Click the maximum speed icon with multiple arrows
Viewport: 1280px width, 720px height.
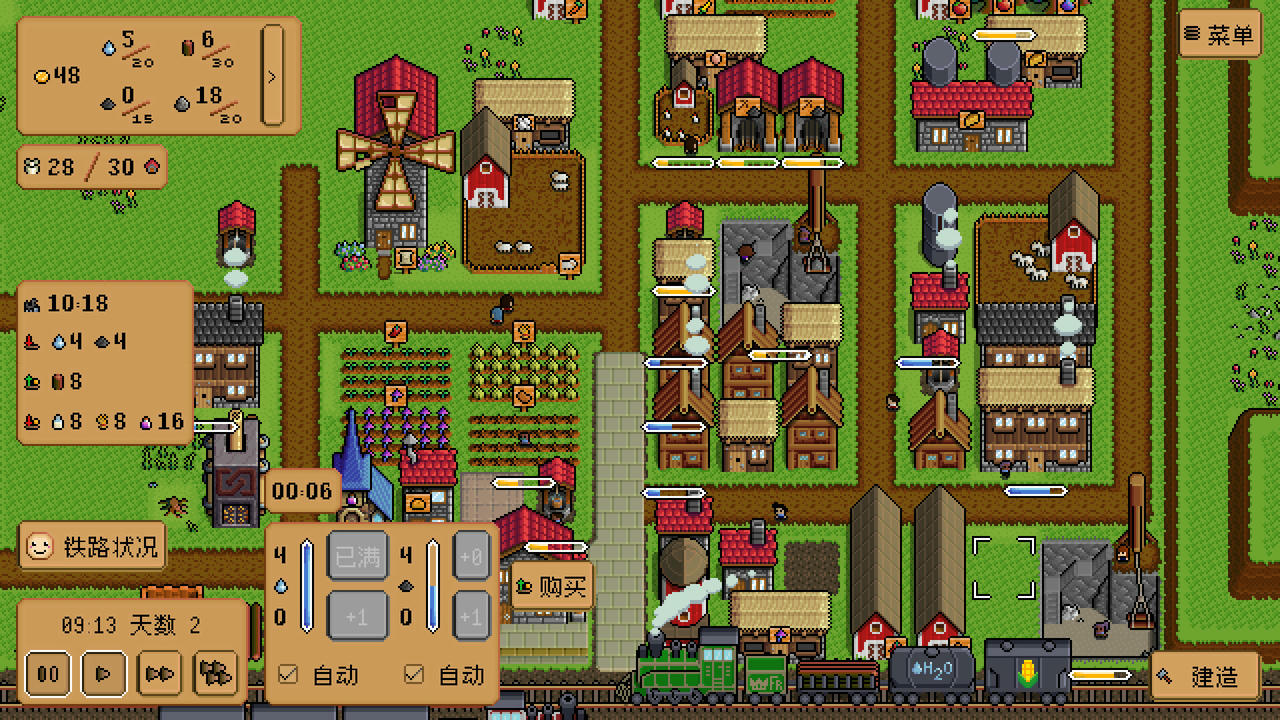coord(215,674)
